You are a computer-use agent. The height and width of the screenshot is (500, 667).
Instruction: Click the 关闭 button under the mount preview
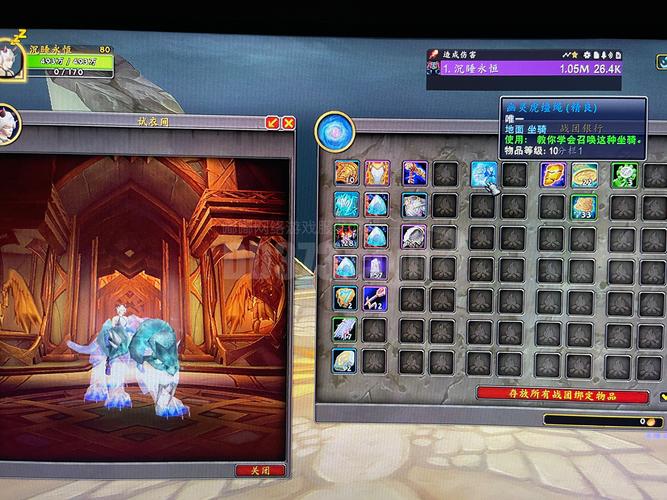click(260, 470)
